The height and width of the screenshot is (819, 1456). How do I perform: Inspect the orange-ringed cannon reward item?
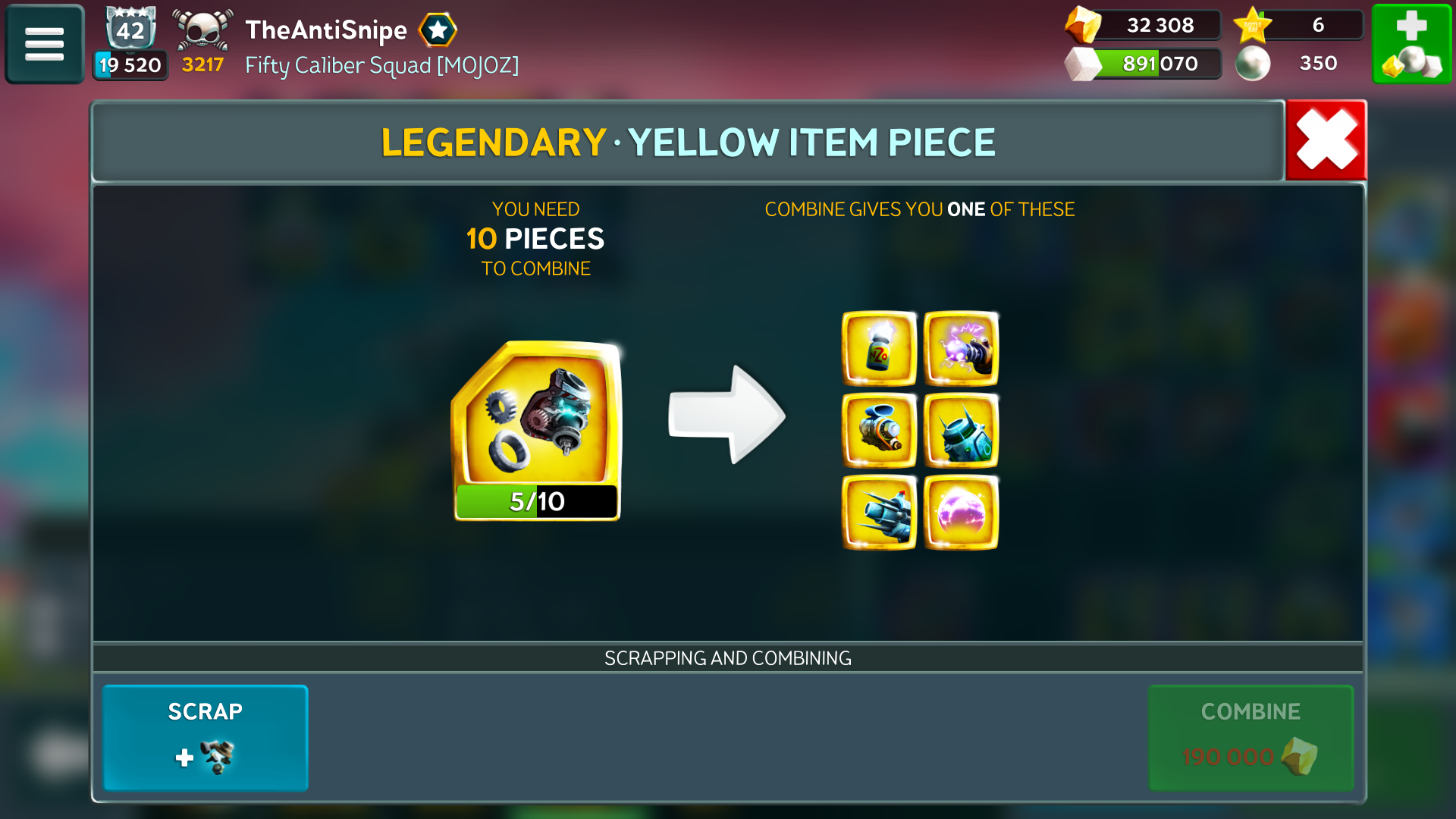pyautogui.click(x=879, y=431)
